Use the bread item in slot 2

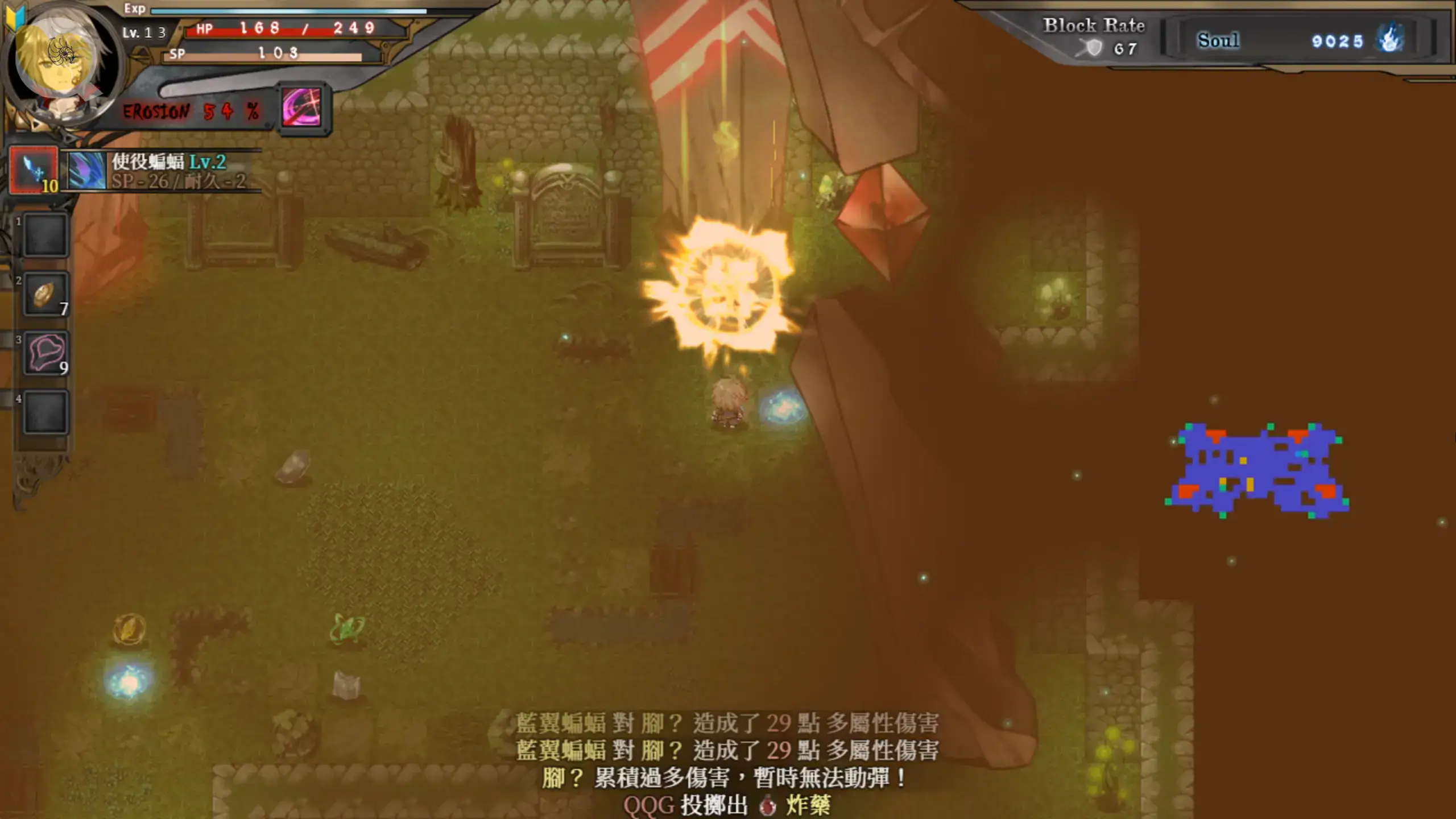click(x=45, y=294)
